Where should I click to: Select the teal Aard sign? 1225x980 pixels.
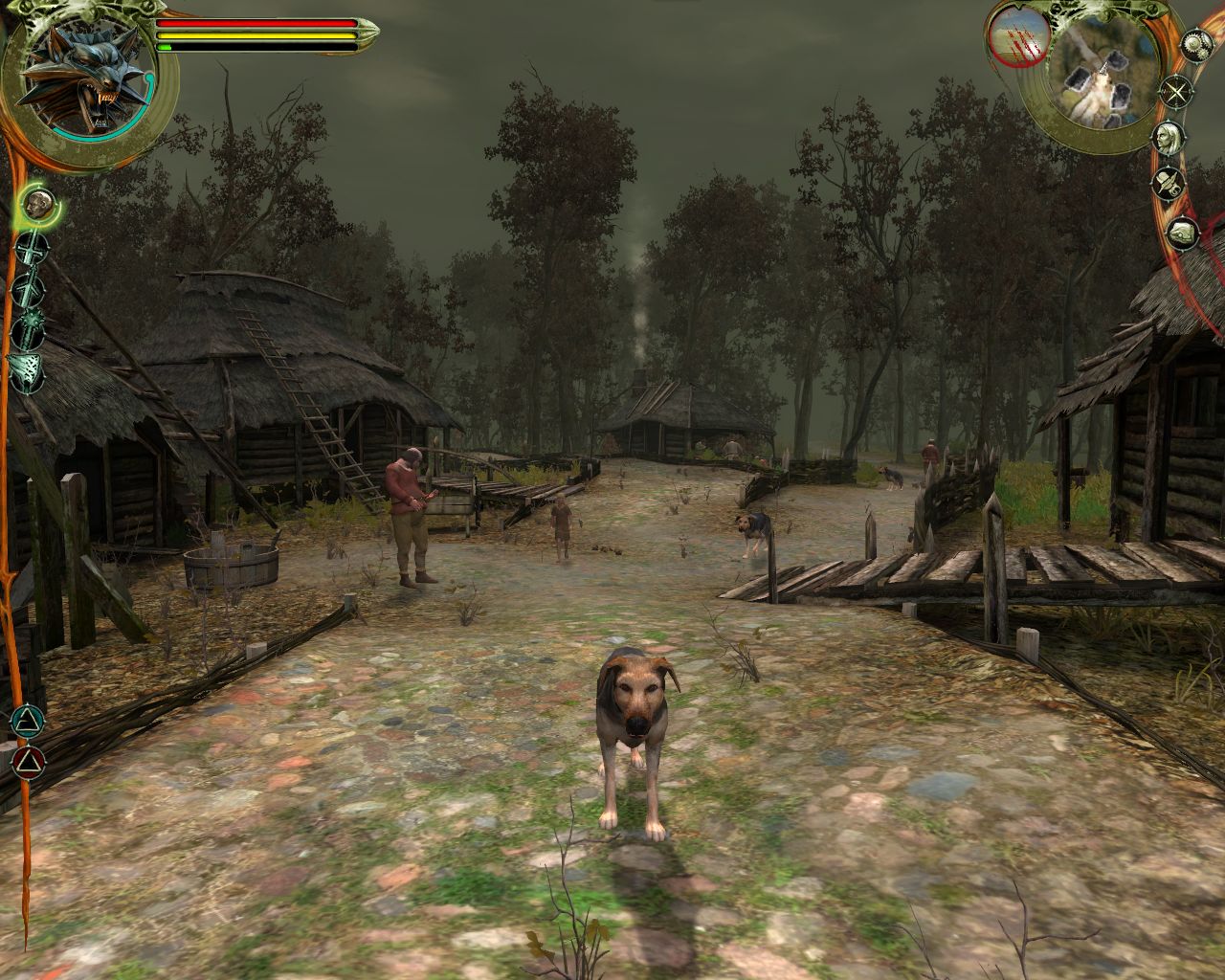point(30,720)
